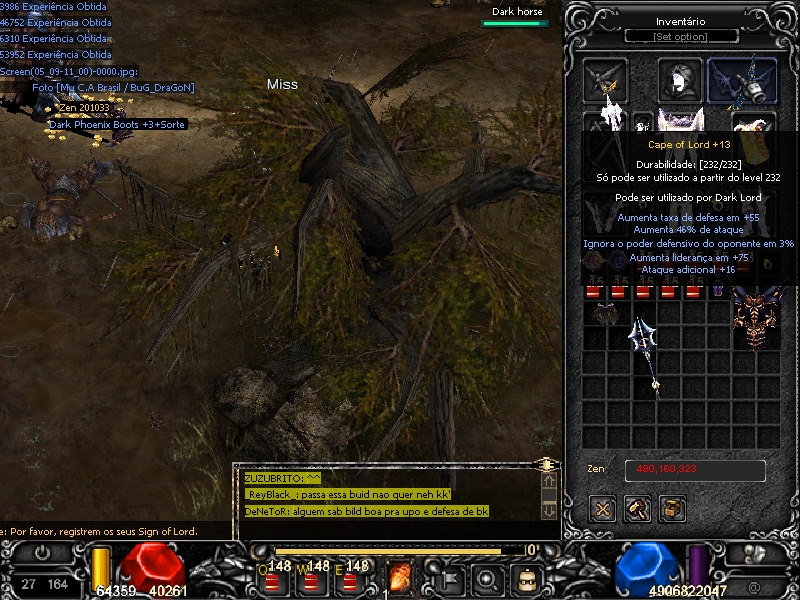Screen dimensions: 800x600
Task: Use the W hotkey red potion
Action: point(313,577)
